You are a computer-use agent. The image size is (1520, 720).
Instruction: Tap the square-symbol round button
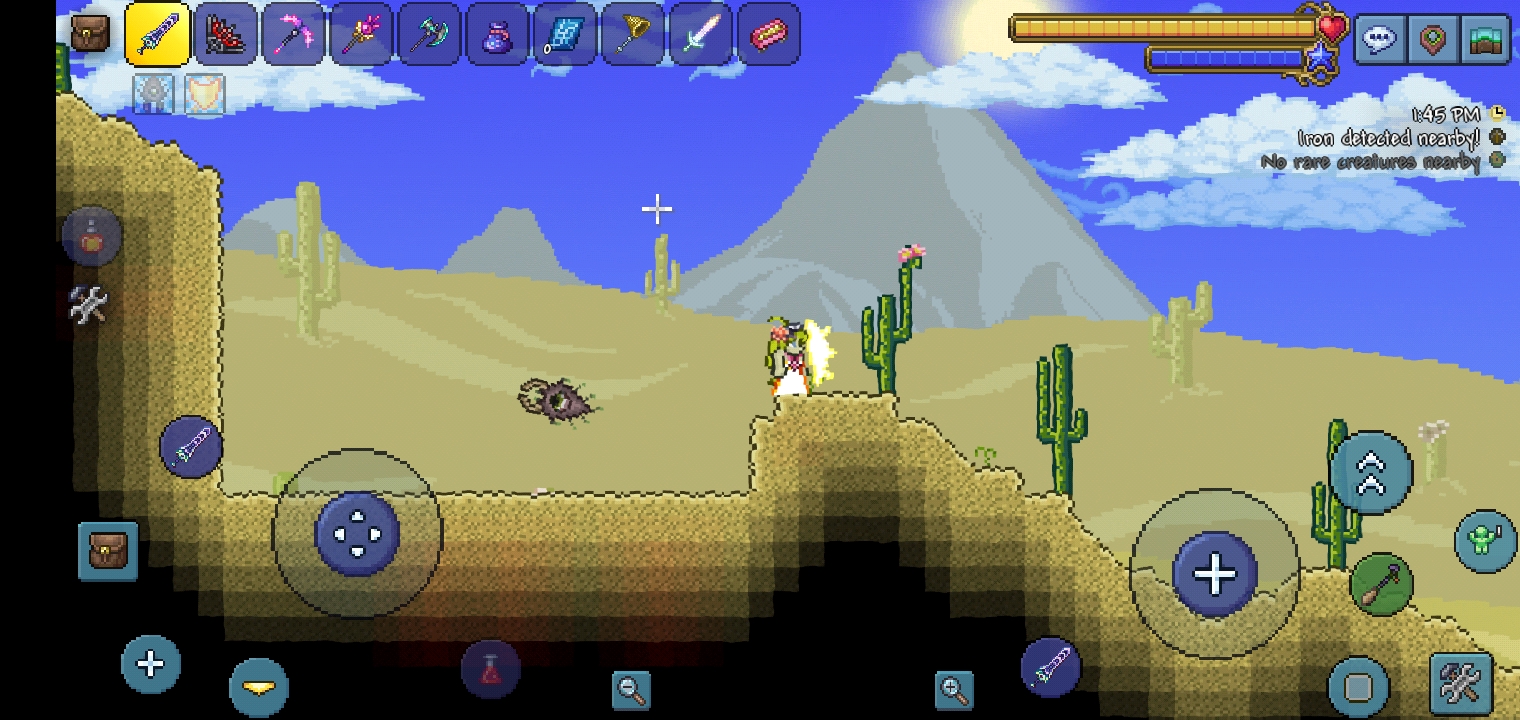pos(1358,687)
